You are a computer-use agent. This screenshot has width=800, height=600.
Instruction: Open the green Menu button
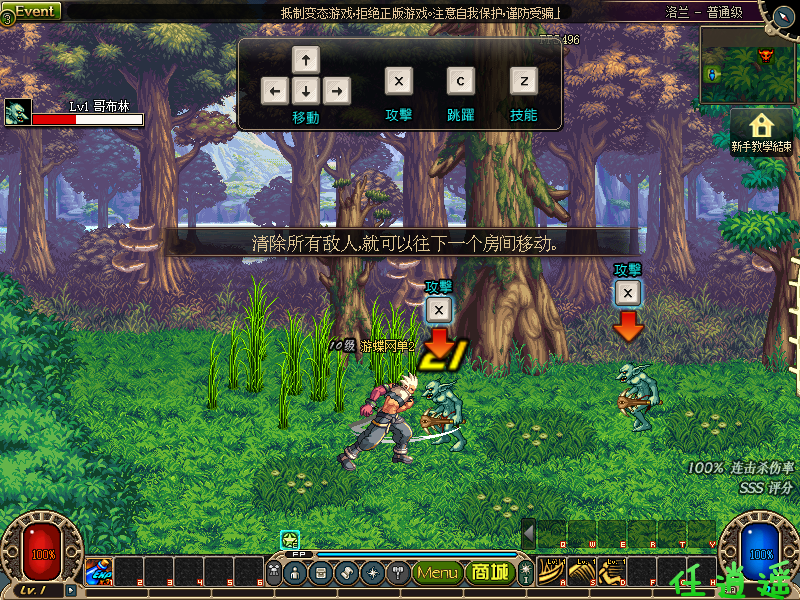(438, 573)
